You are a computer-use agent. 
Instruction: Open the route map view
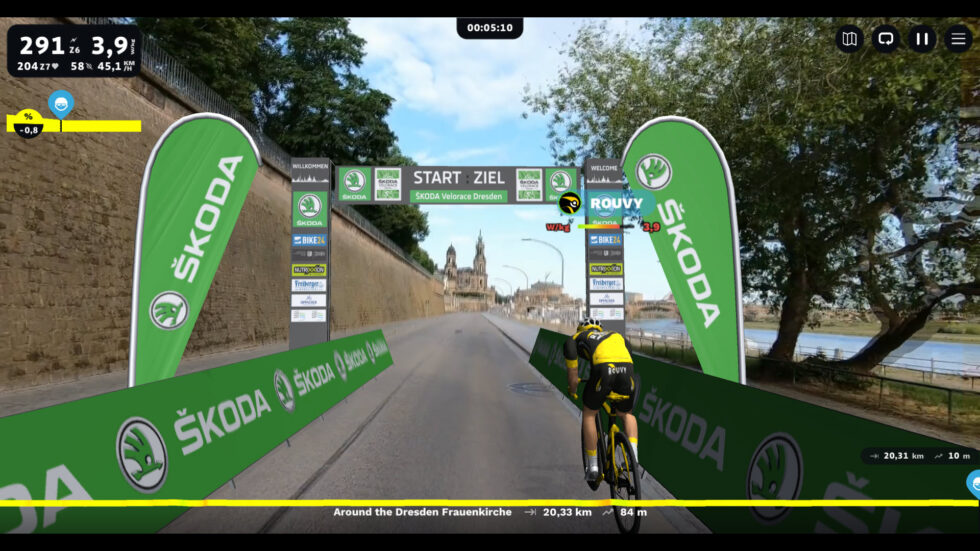pyautogui.click(x=849, y=39)
